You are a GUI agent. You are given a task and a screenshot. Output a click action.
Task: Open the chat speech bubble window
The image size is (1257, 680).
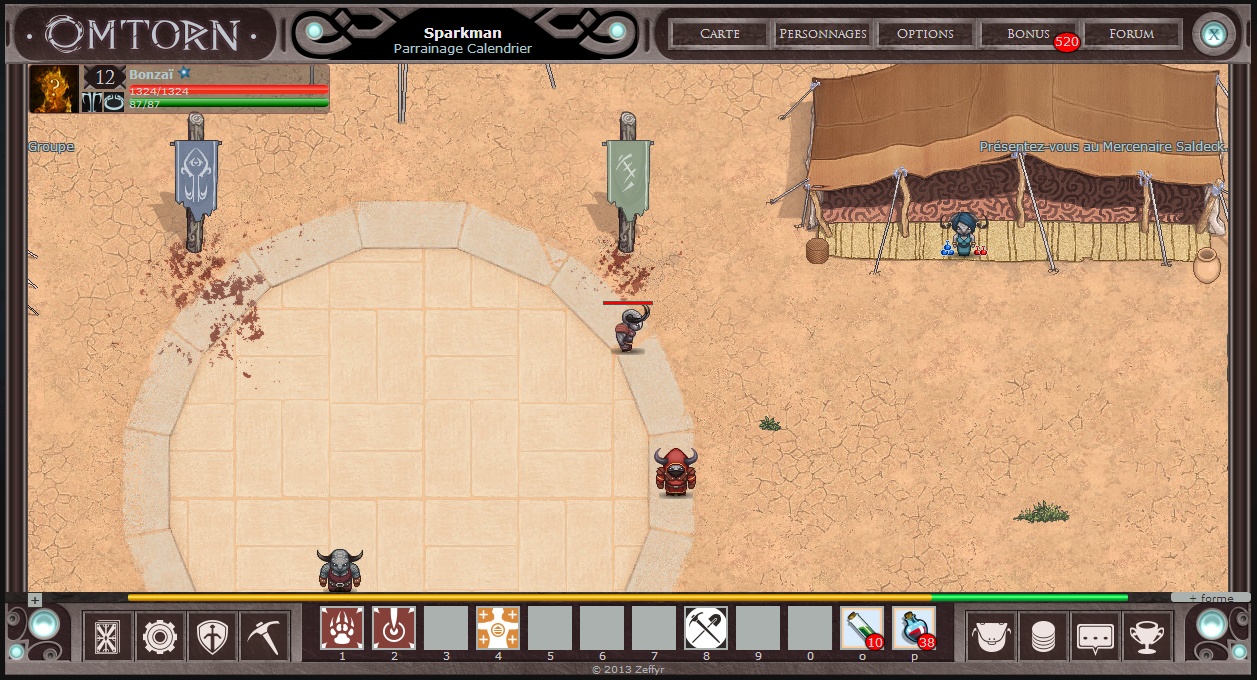pyautogui.click(x=1095, y=636)
